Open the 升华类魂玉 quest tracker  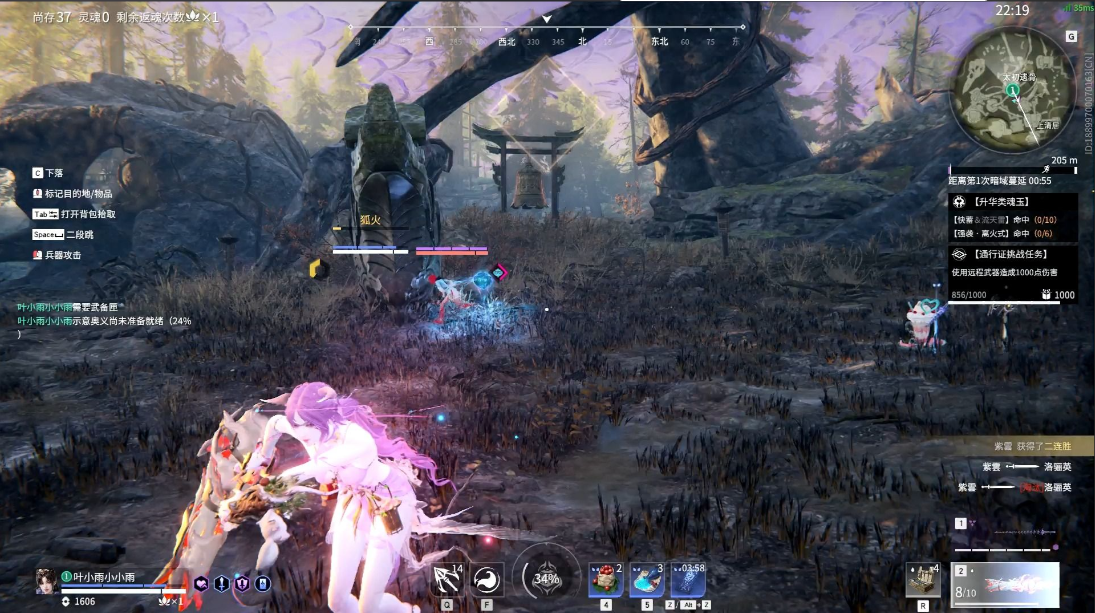tap(1013, 201)
